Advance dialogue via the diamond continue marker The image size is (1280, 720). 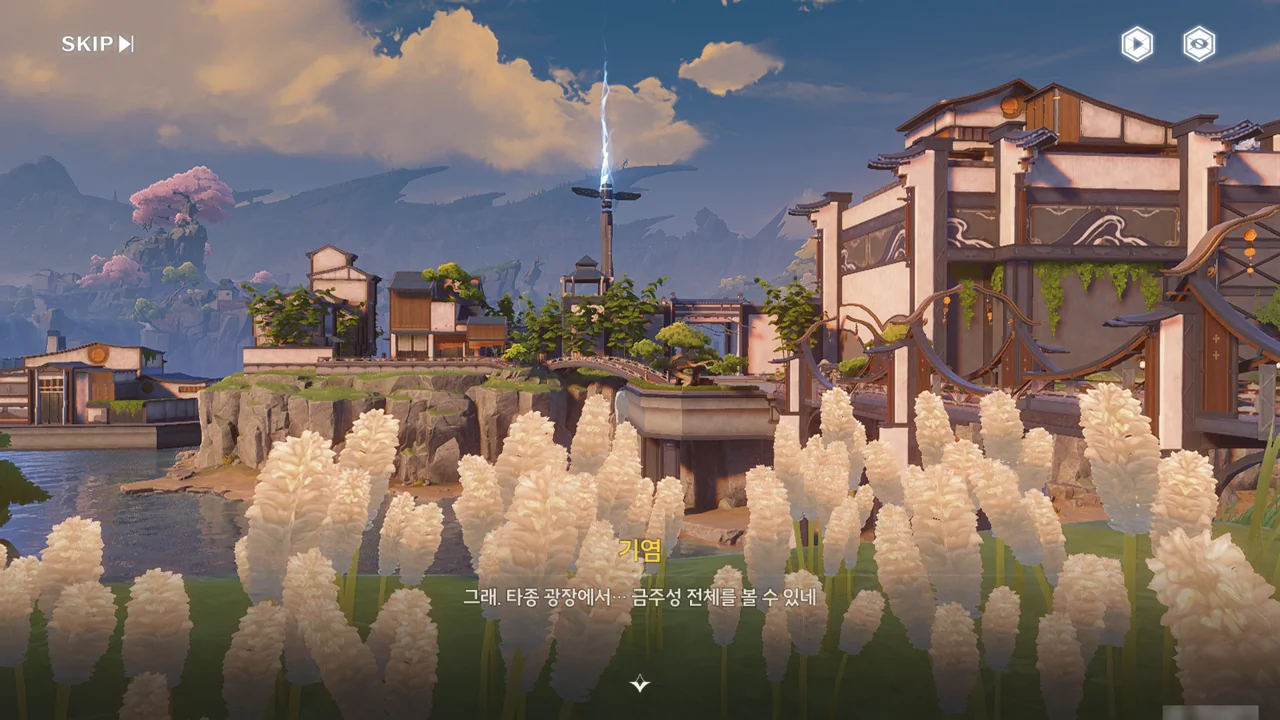click(x=640, y=684)
